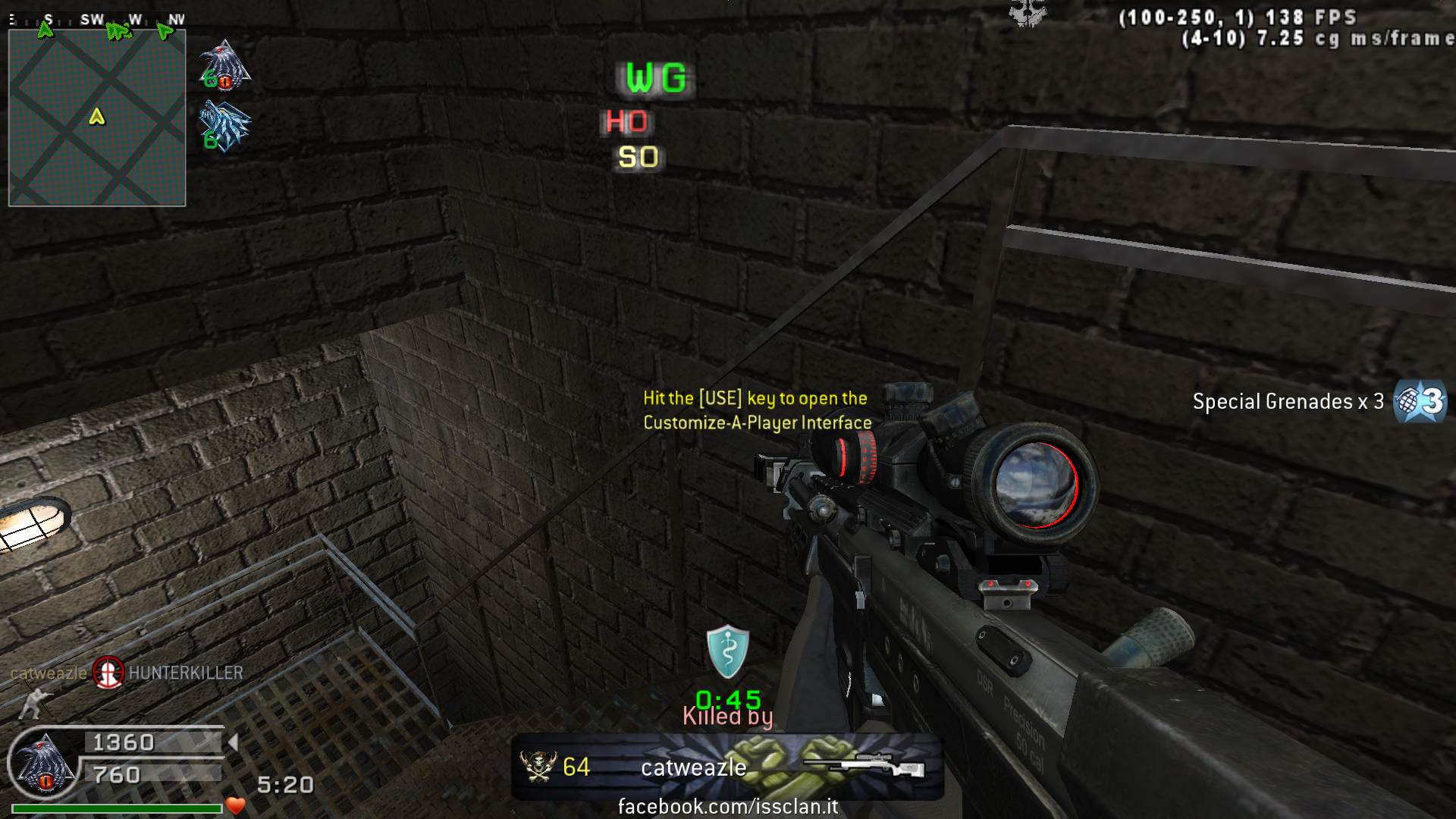1456x819 pixels.
Task: Click the HUNTERKILLER kill feed entry
Action: [x=186, y=673]
